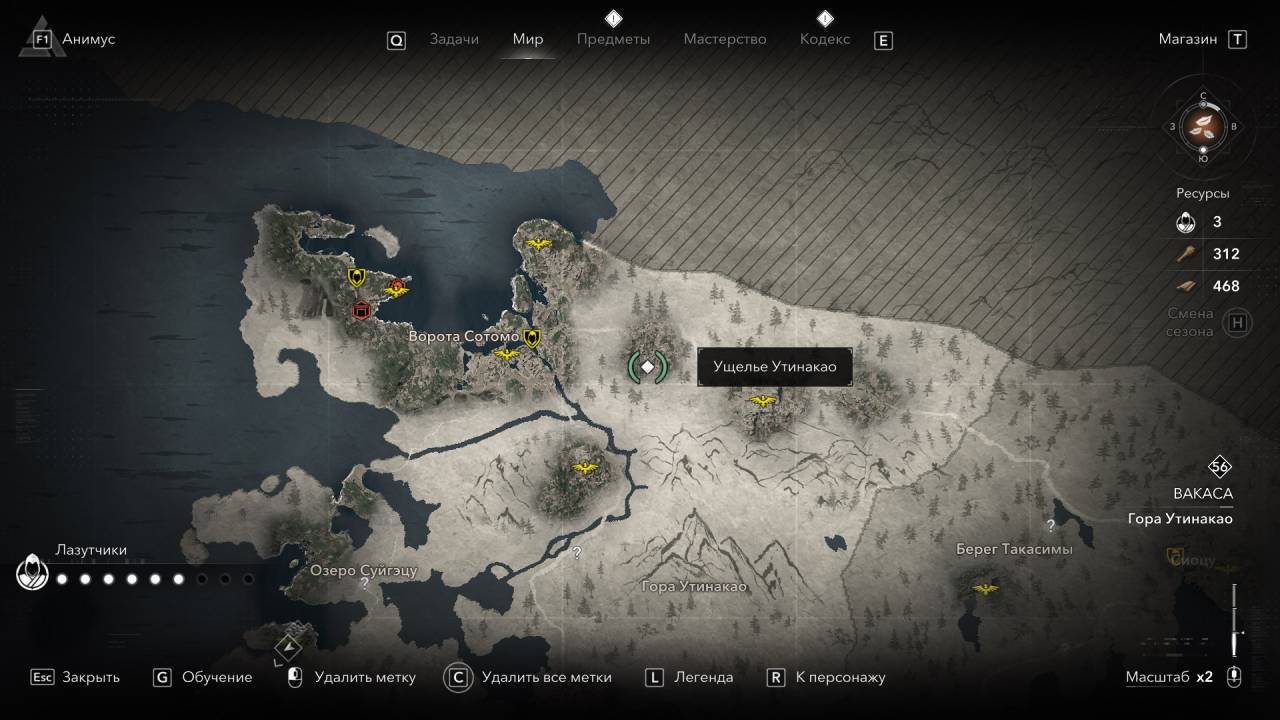This screenshot has height=720, width=1280.
Task: Open the Обучение tutorials
Action: click(x=216, y=677)
